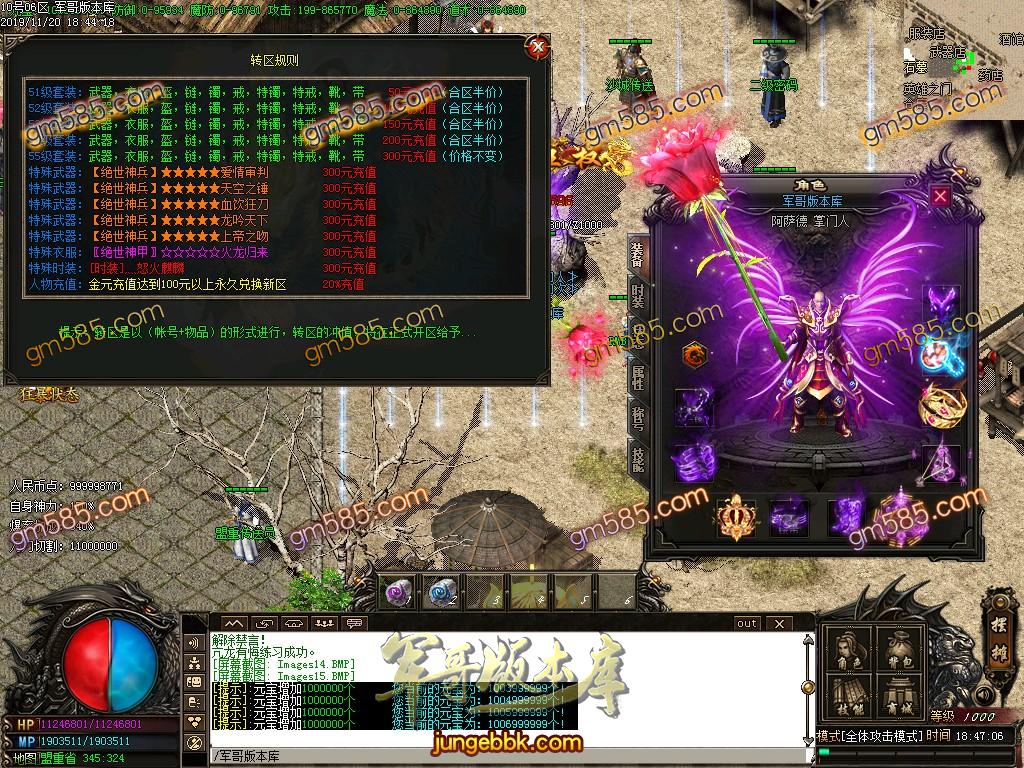
Task: Click the minimap in the corner
Action: [962, 60]
